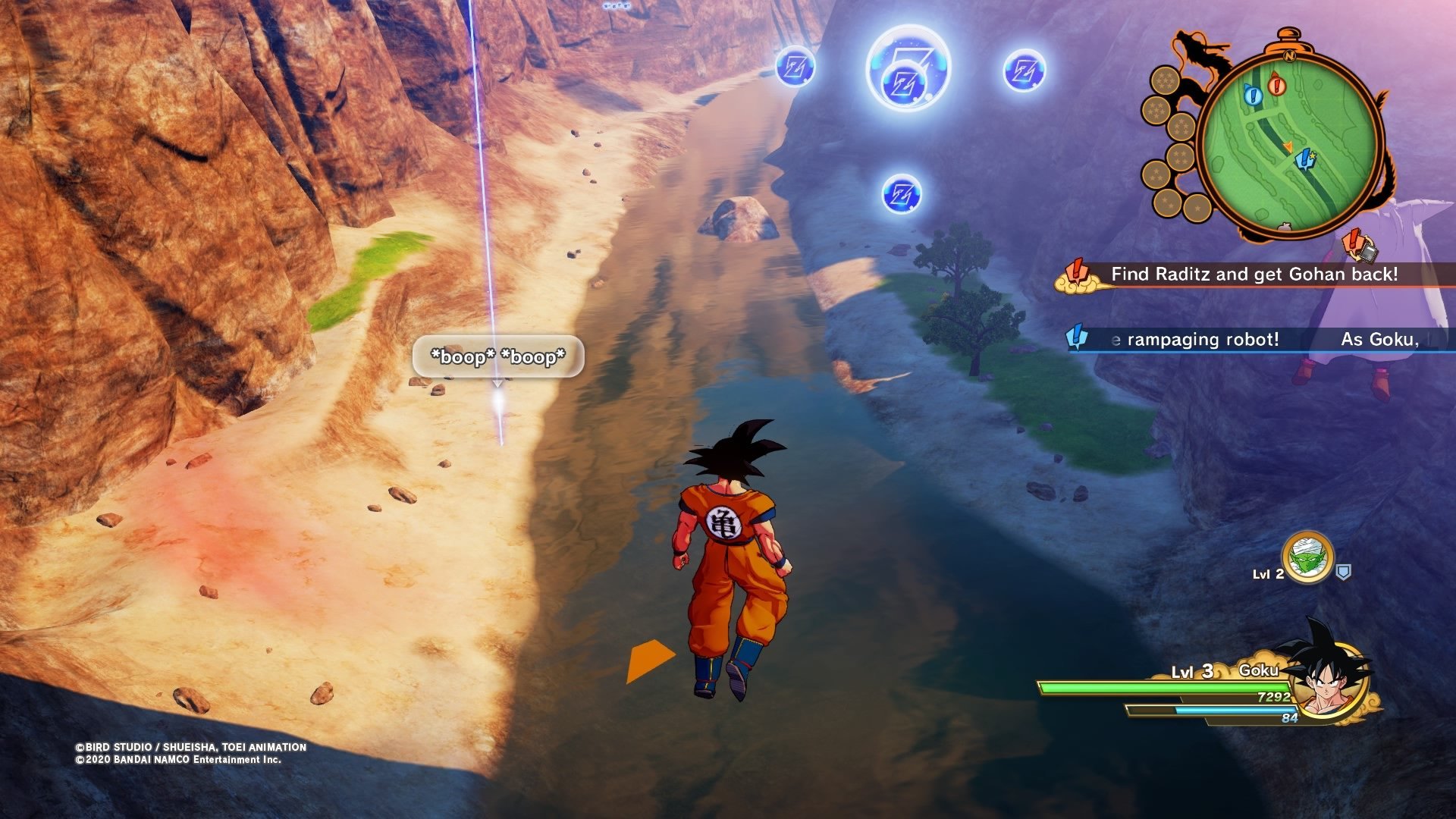Select the seven-star Dragon Ball slot
This screenshot has height=819, width=1456.
[1165, 80]
